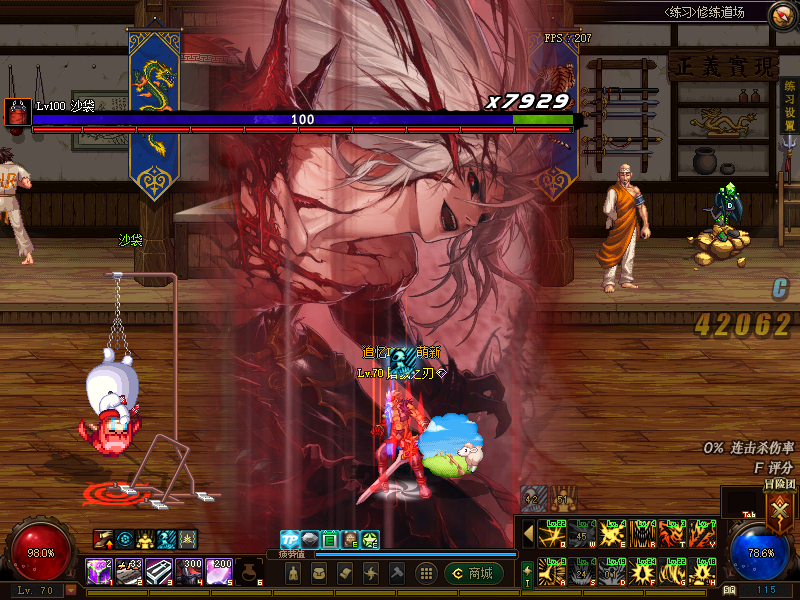Screen dimensions: 800x600
Task: Click the small arrow beside Lv. 70
Action: [x=71, y=590]
